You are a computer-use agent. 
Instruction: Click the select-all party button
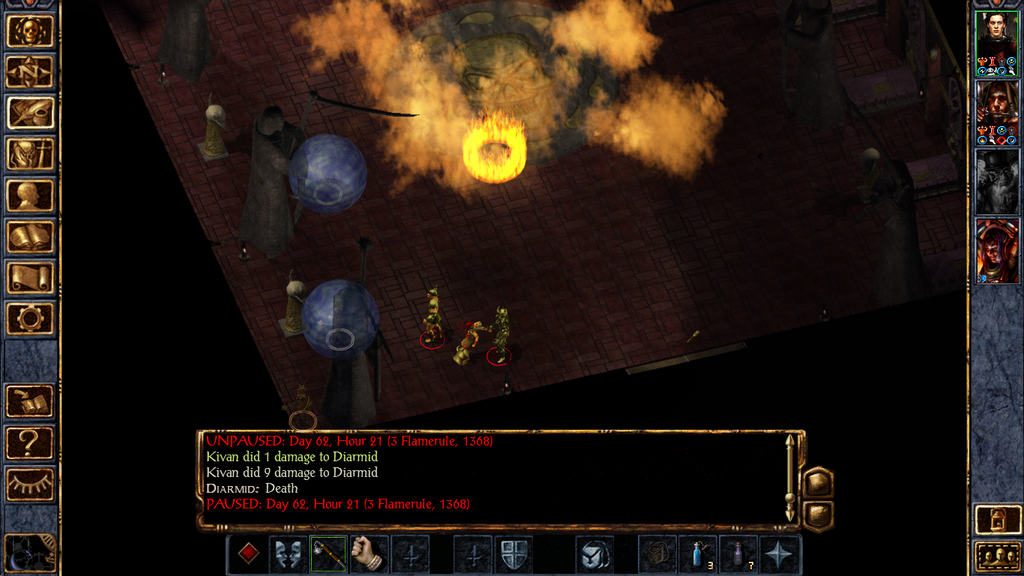(997, 556)
